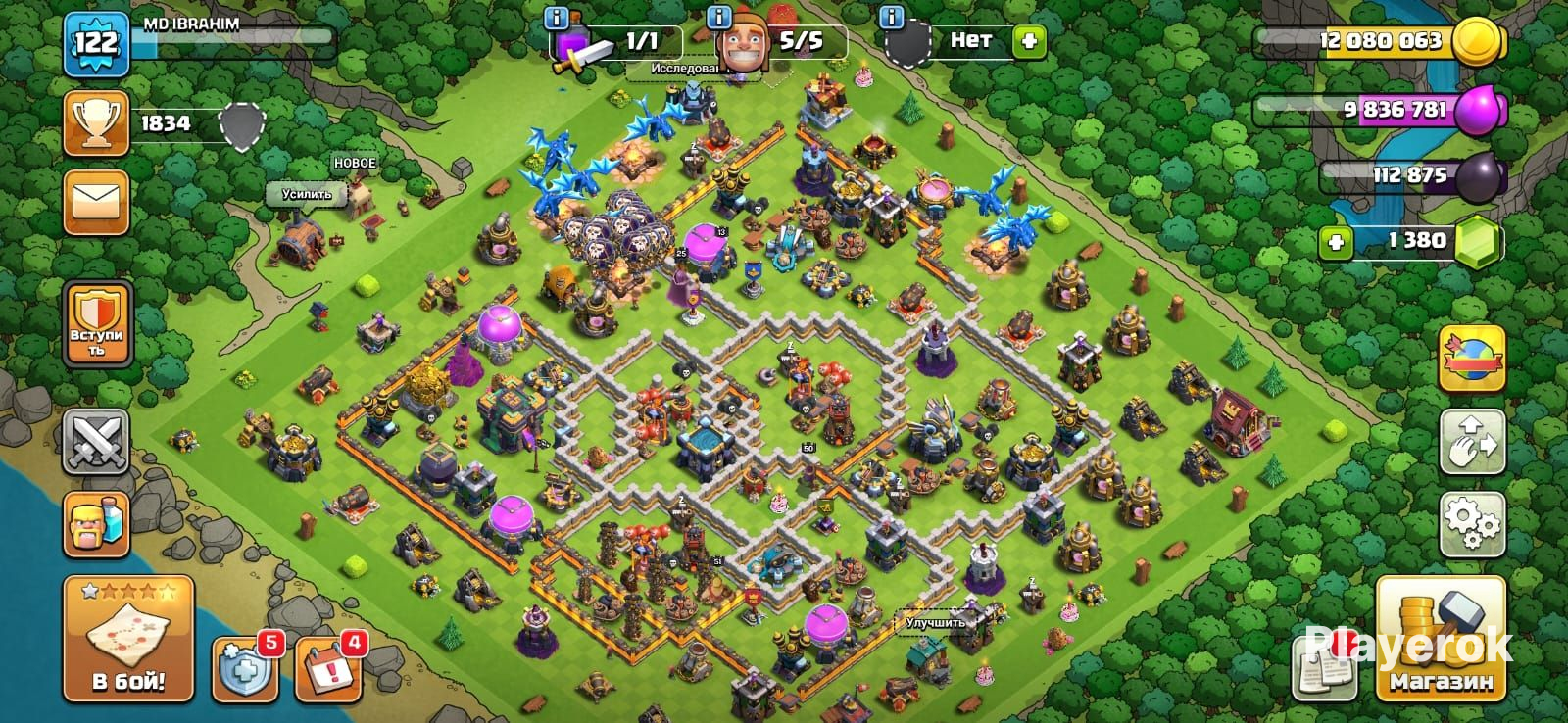Open the settings gear menu
The width and height of the screenshot is (1568, 723).
coord(1472,525)
